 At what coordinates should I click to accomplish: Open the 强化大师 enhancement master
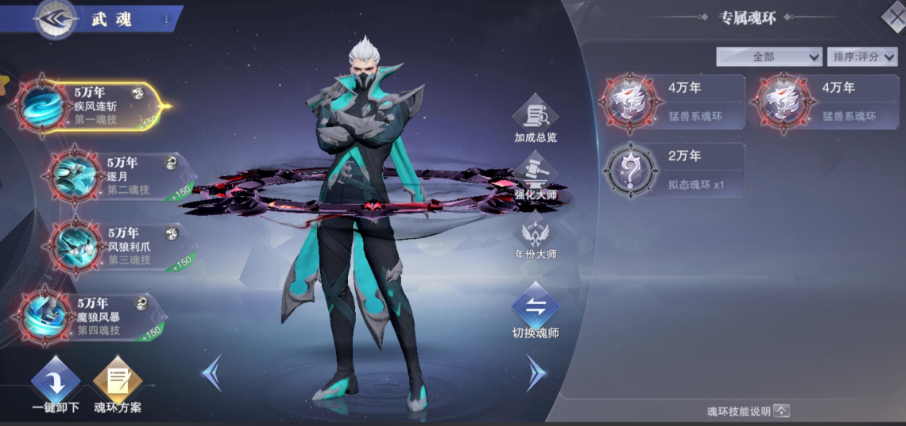click(x=536, y=176)
